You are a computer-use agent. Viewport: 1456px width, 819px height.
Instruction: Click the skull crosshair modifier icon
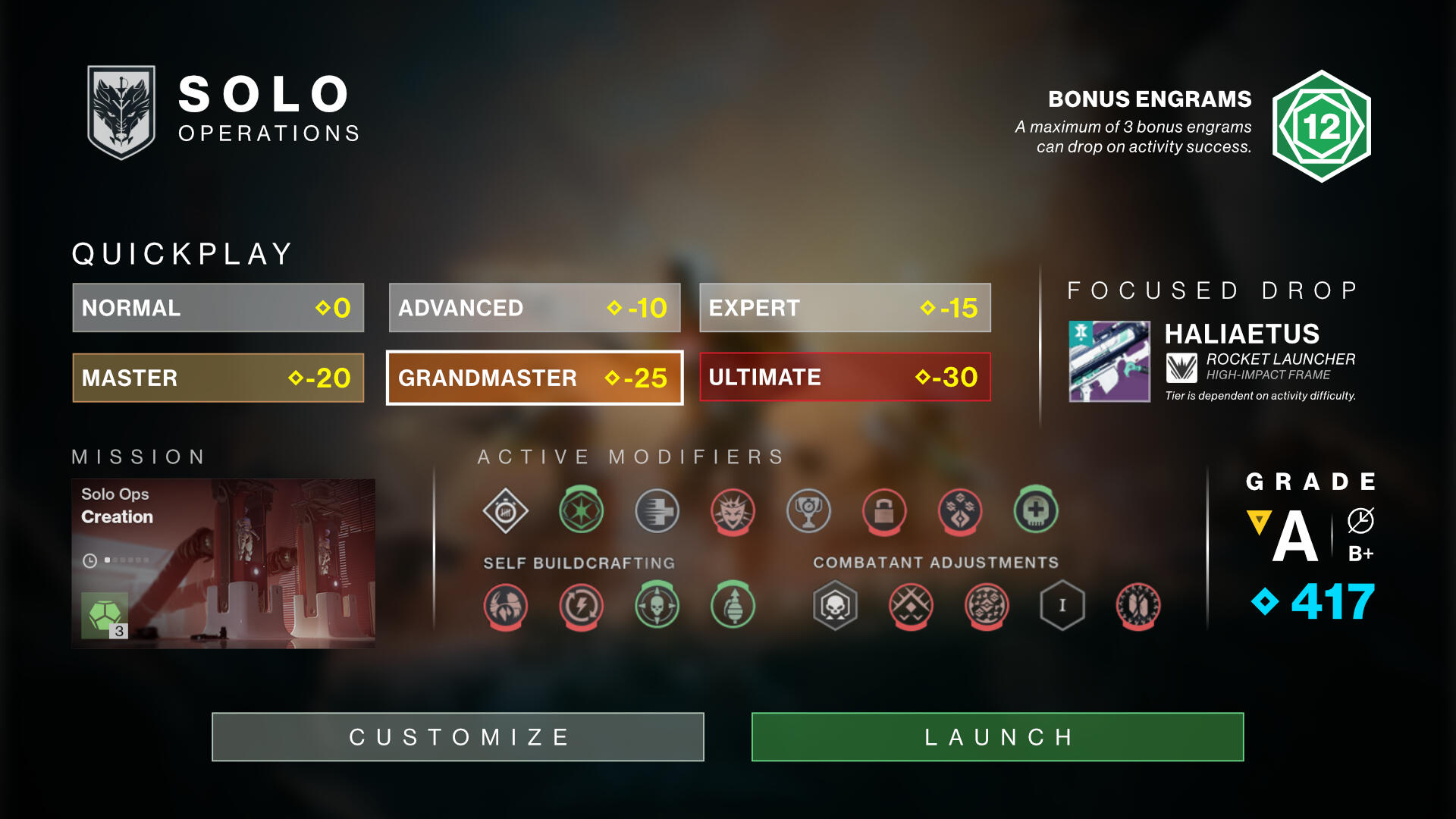656,605
